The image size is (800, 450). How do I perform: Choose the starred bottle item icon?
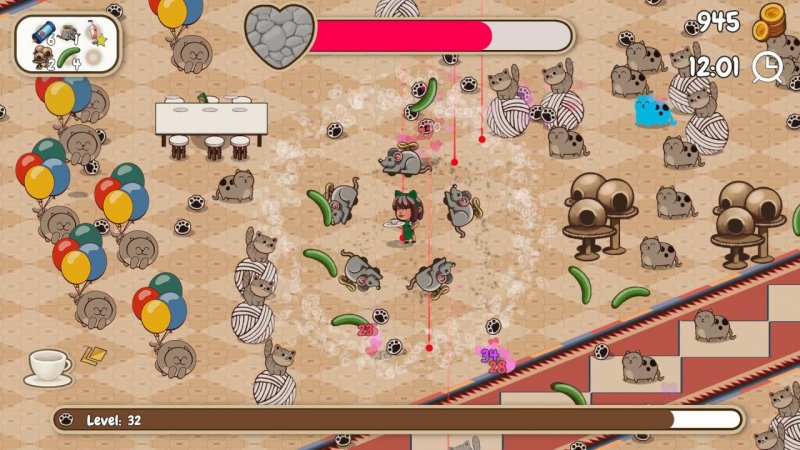pos(97,34)
